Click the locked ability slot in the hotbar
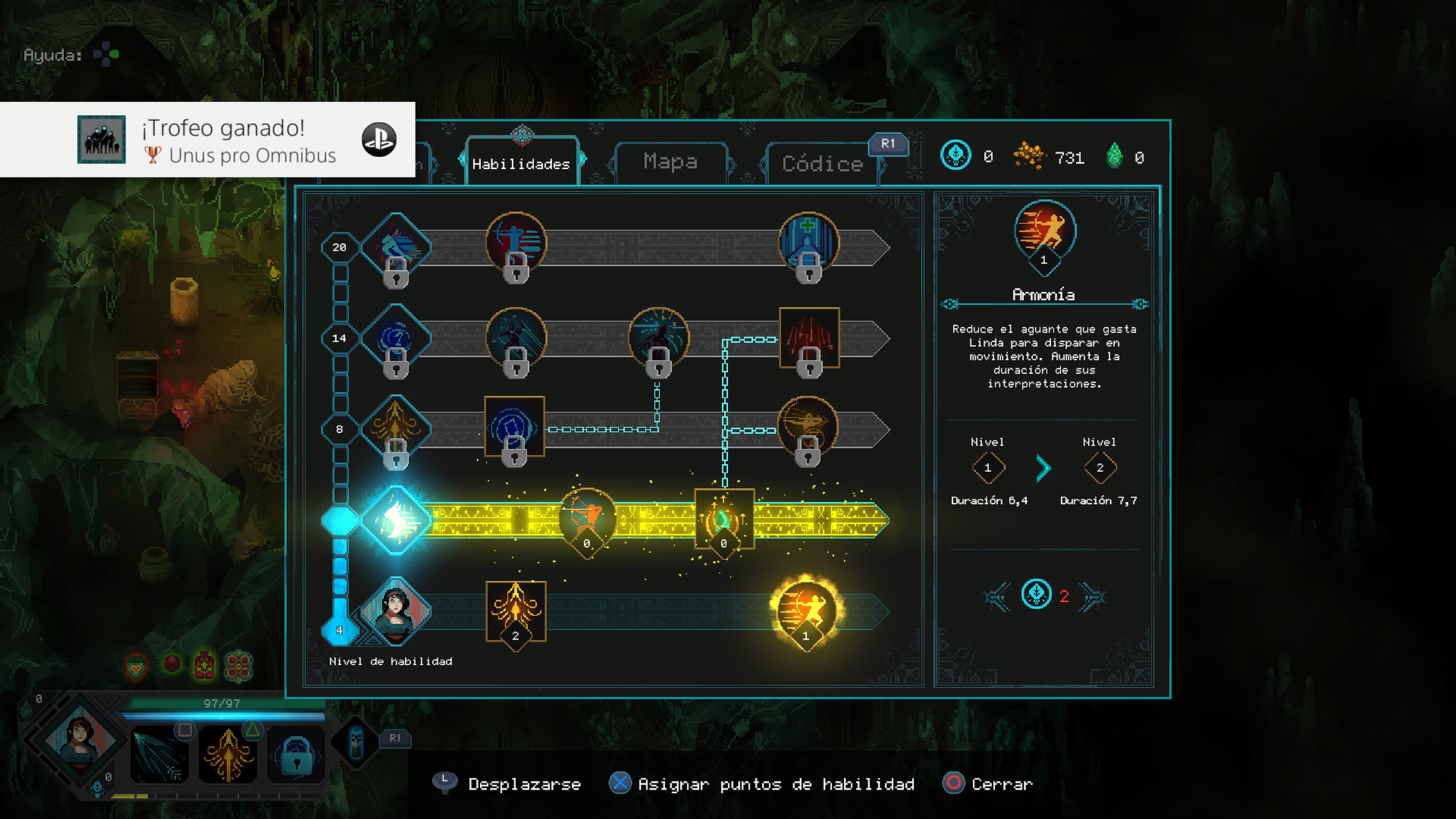The height and width of the screenshot is (819, 1456). coord(296,755)
